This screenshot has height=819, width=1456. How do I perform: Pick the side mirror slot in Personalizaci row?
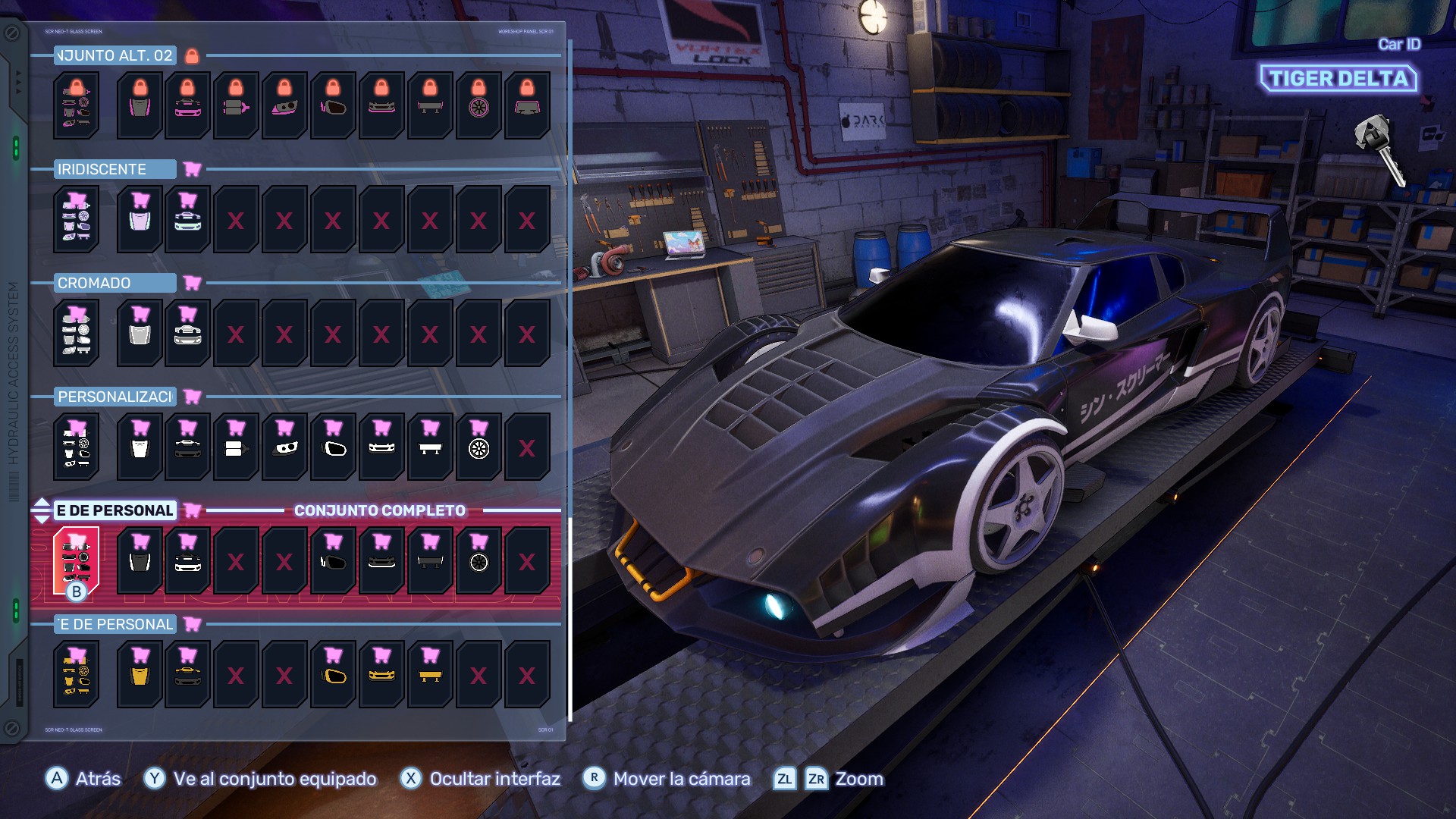334,447
